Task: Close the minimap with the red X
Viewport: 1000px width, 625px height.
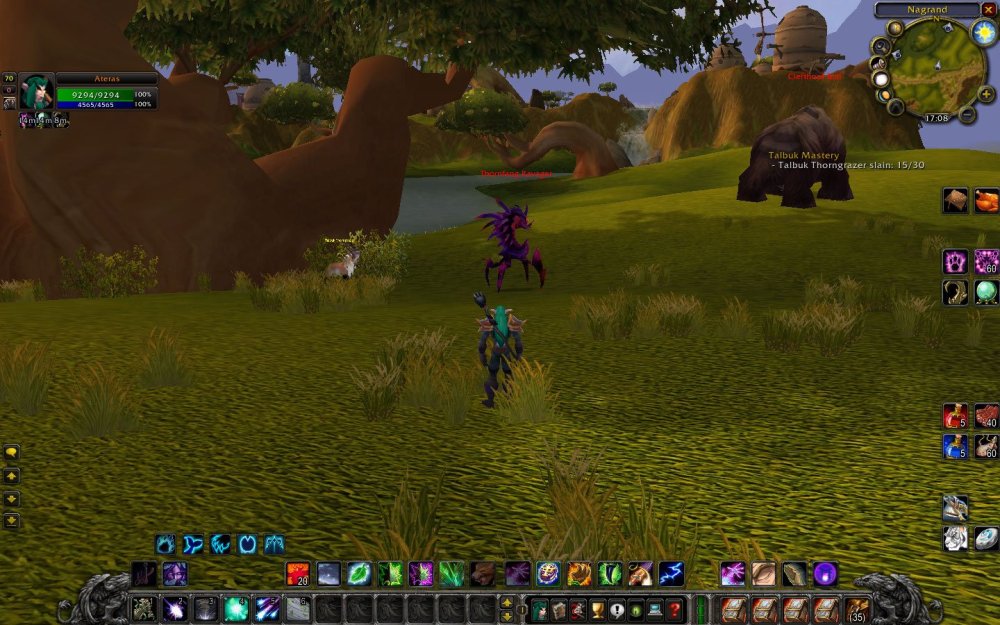Action: (988, 10)
